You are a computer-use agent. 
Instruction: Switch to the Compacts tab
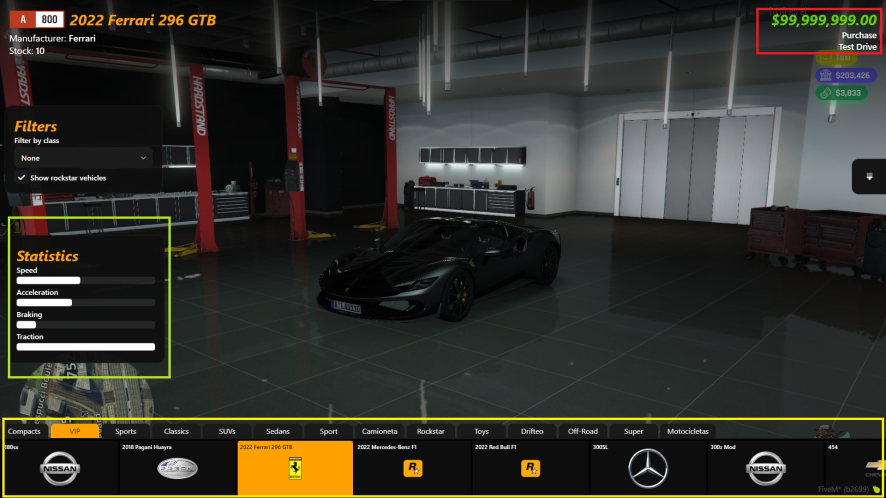24,431
